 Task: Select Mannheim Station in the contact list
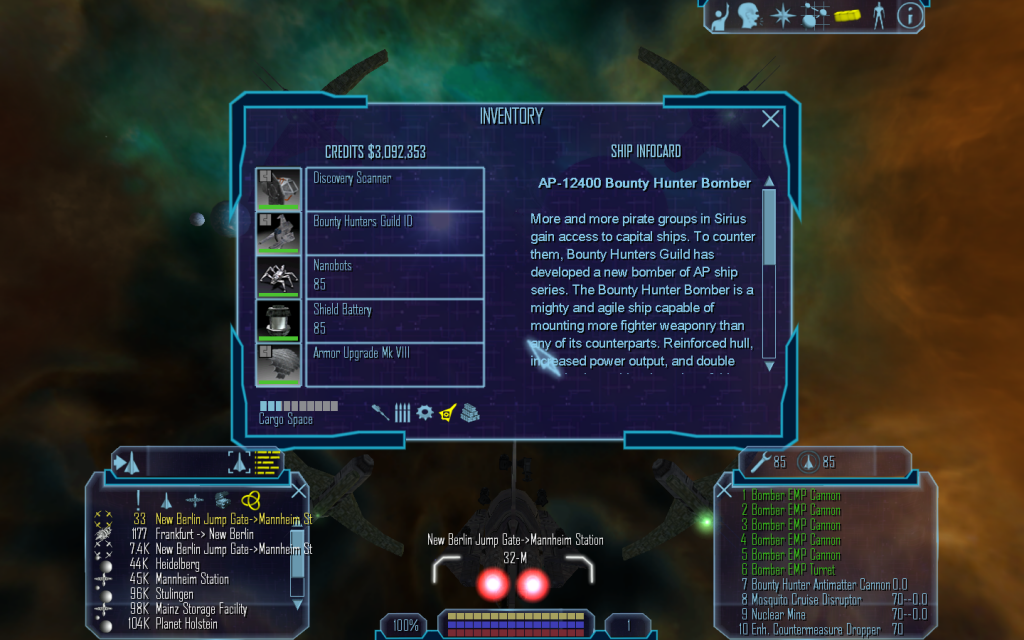(x=192, y=579)
